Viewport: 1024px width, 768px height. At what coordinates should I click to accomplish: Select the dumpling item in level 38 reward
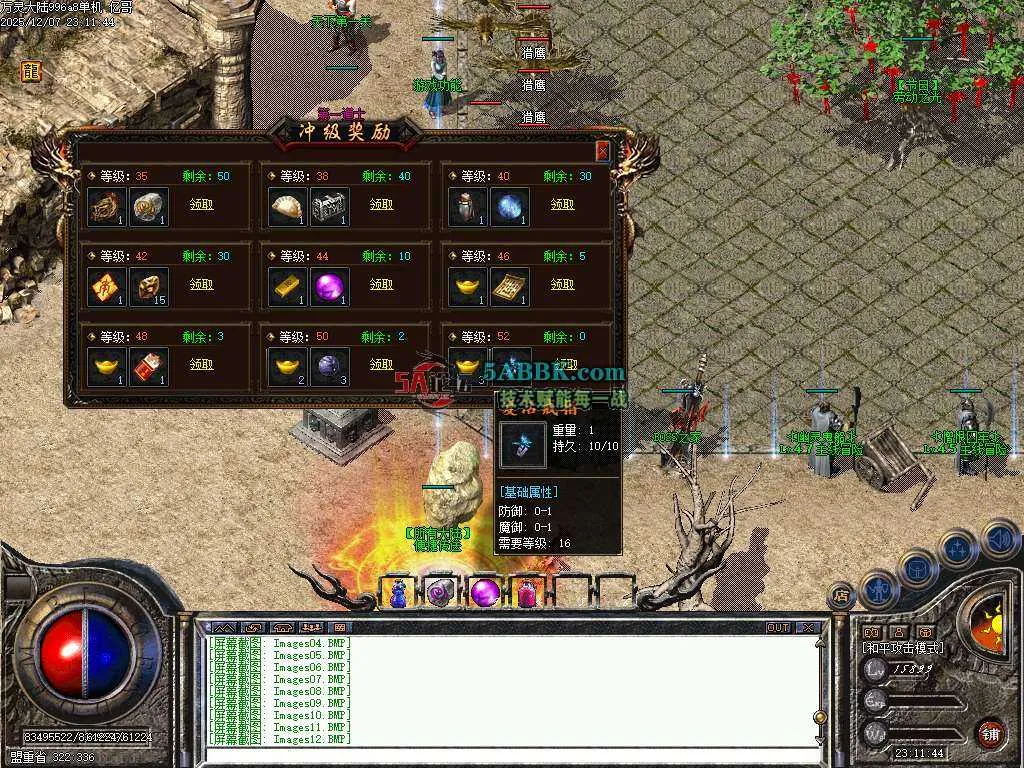coord(288,207)
